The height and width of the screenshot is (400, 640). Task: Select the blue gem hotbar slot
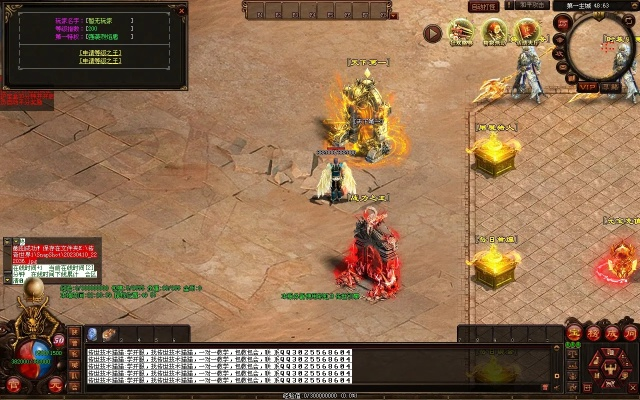click(92, 334)
